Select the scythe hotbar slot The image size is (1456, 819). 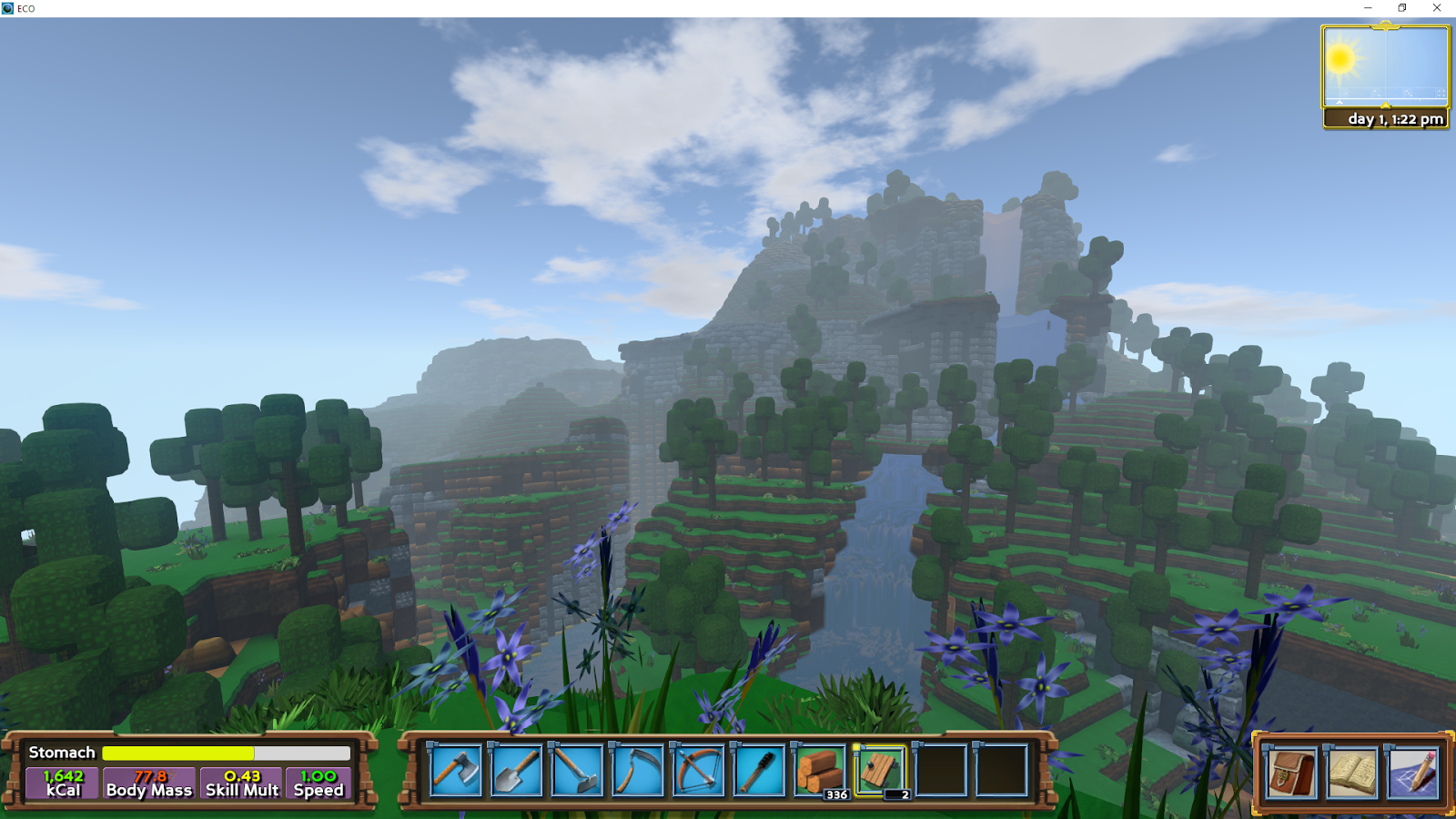coord(637,771)
